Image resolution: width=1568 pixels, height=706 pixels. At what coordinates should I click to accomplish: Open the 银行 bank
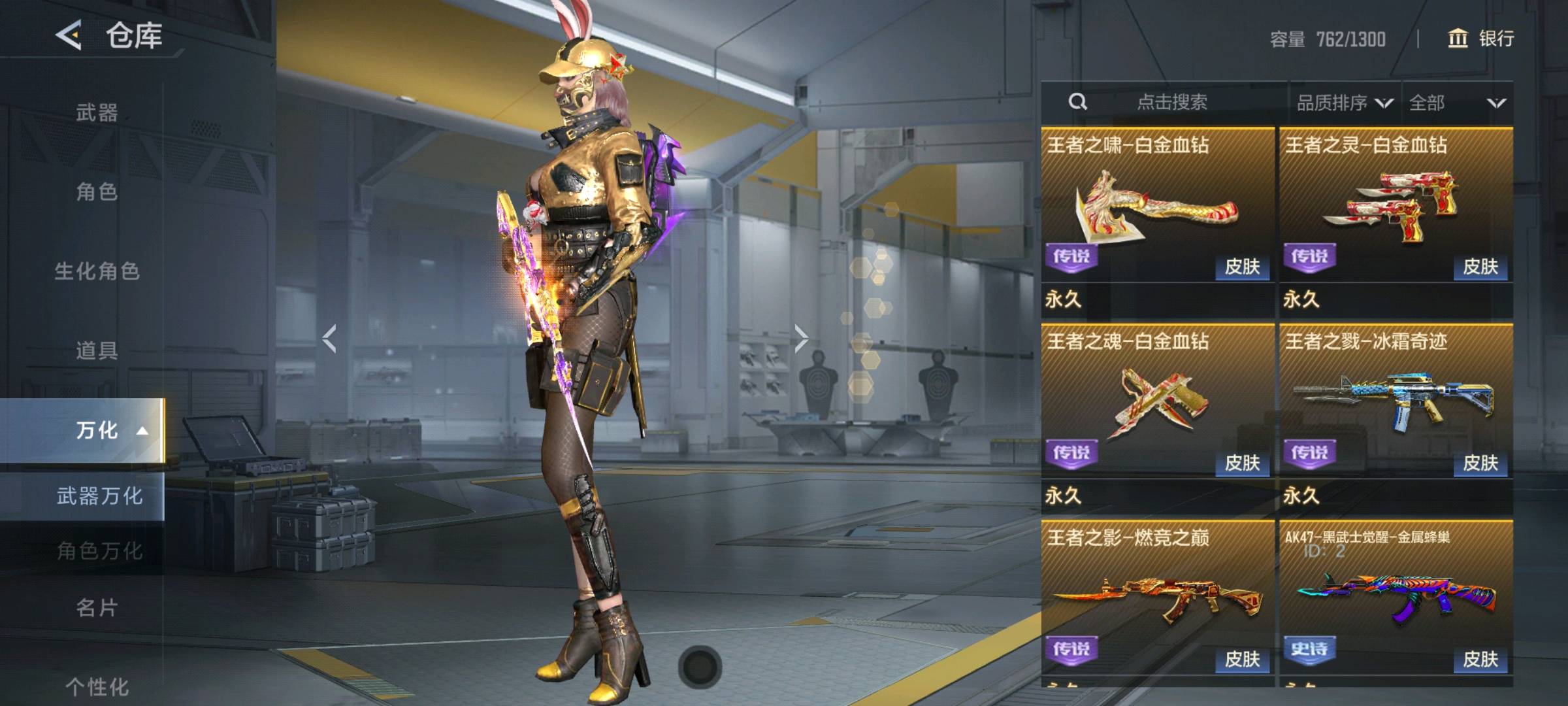click(1481, 39)
